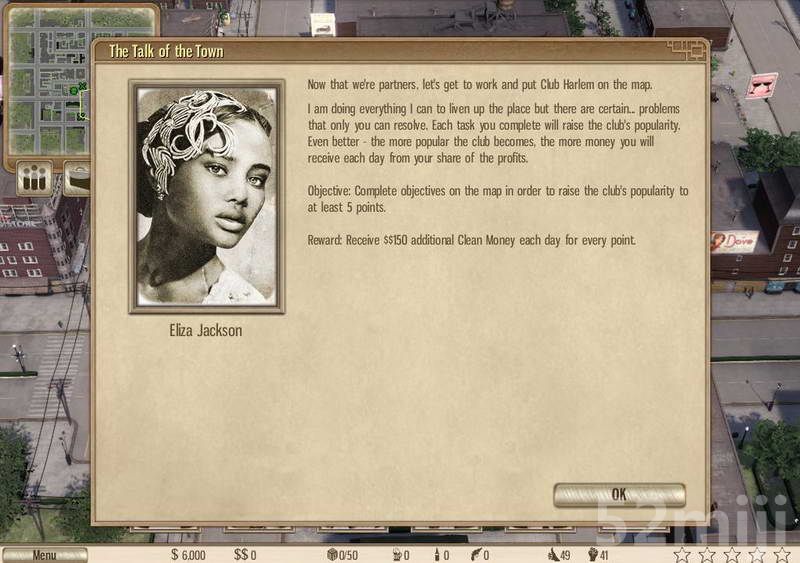This screenshot has width=800, height=563.
Task: Open the Menu at the bottom bar
Action: point(44,555)
